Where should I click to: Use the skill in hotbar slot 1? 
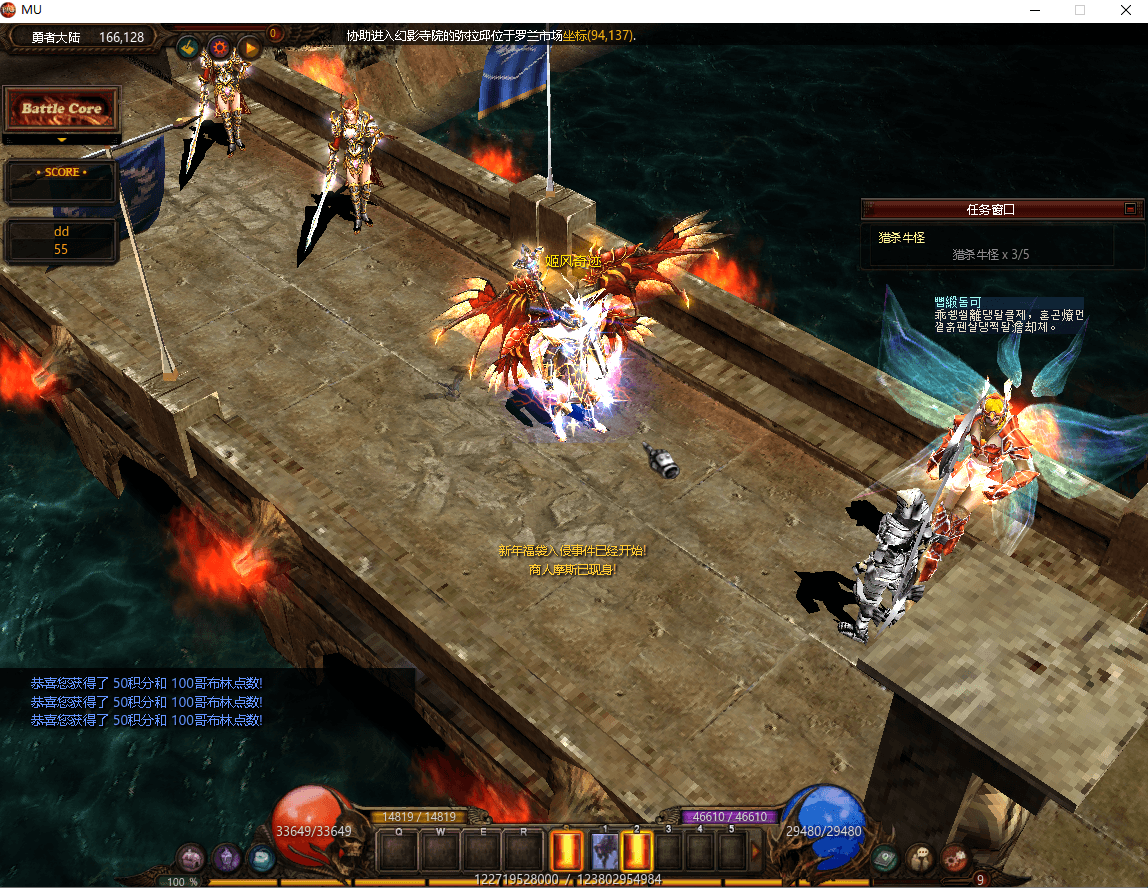point(605,851)
